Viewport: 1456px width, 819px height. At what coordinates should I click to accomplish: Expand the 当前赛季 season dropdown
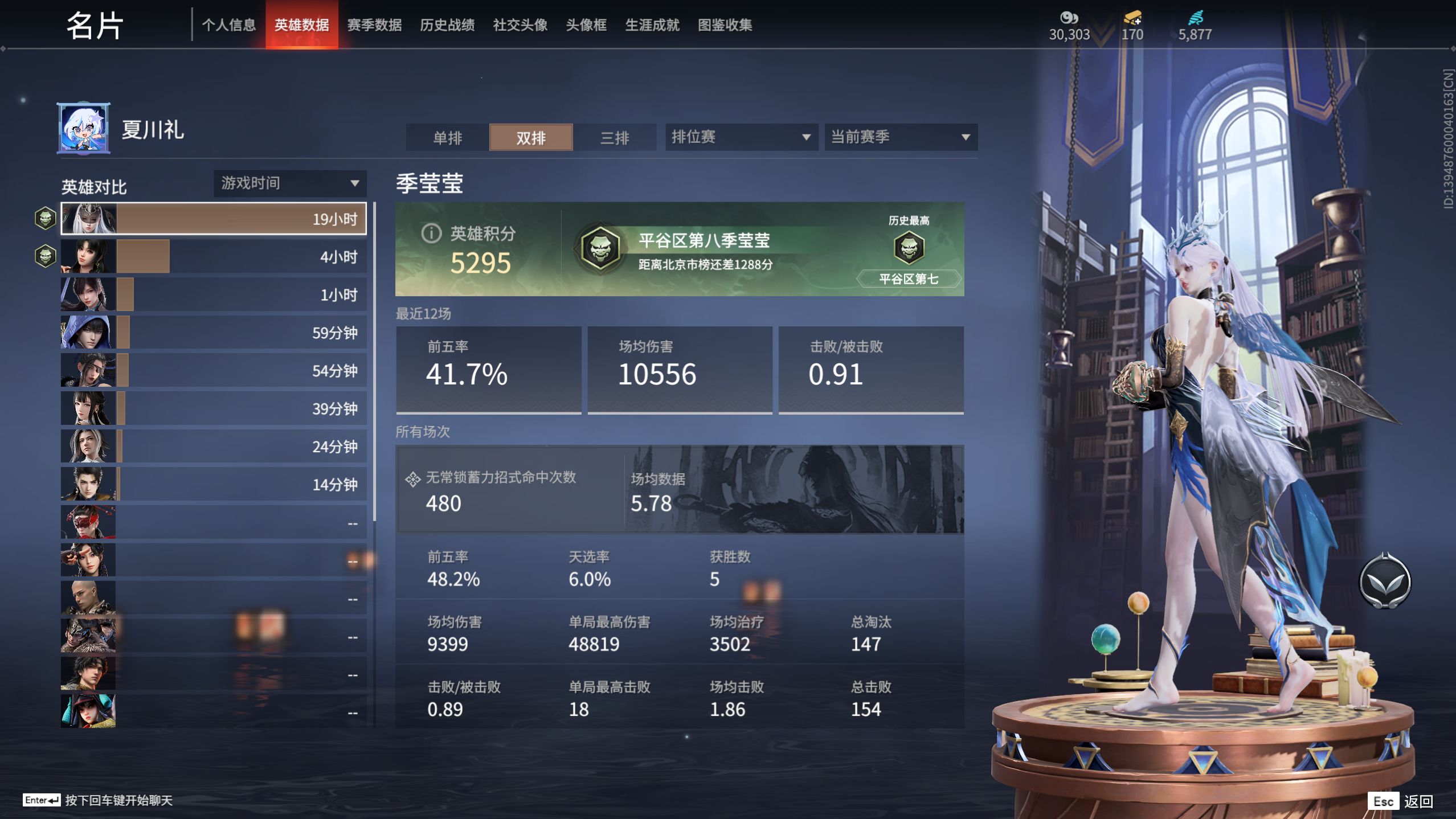coord(900,137)
